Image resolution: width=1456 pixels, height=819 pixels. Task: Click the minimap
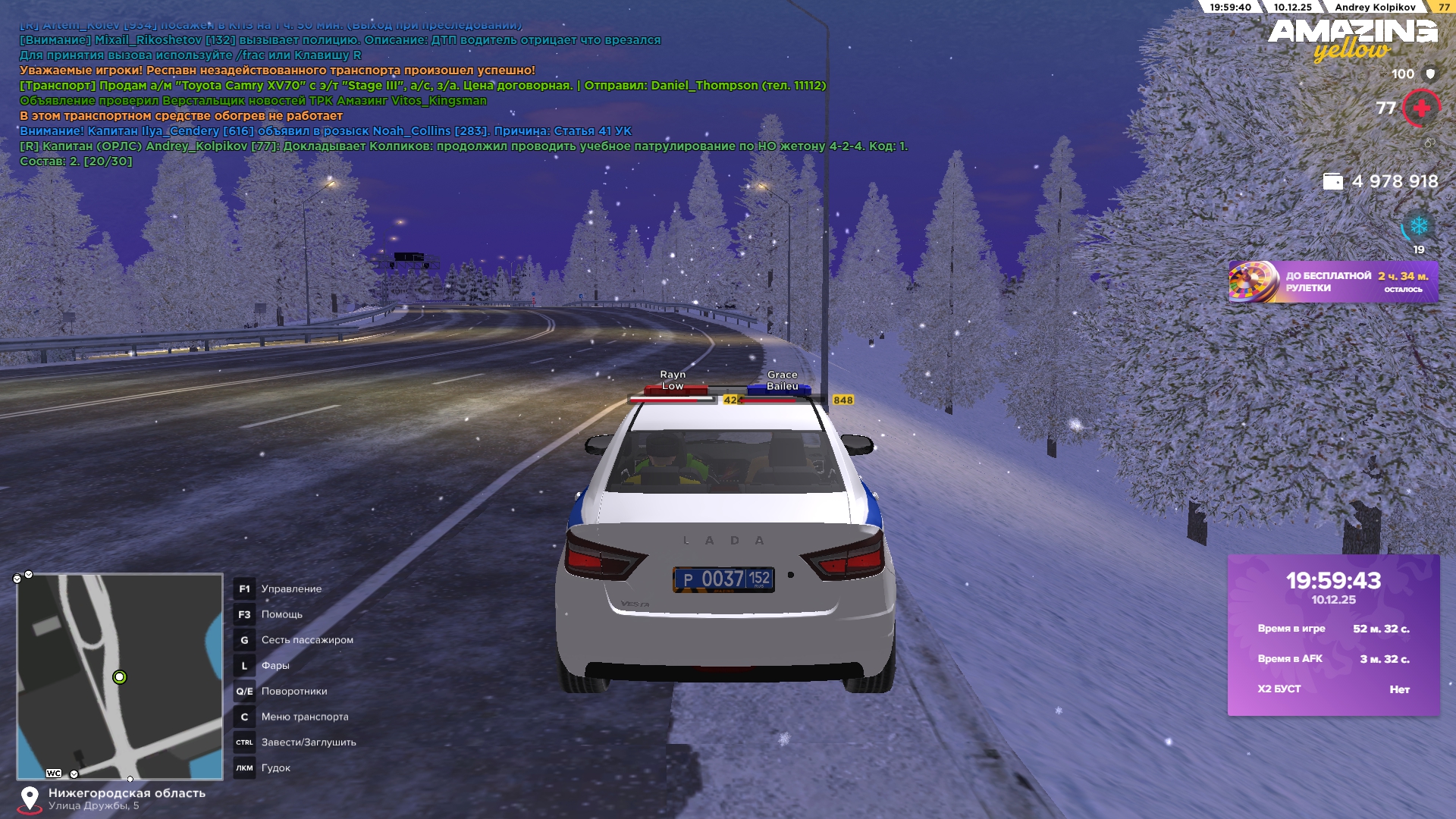pos(120,676)
